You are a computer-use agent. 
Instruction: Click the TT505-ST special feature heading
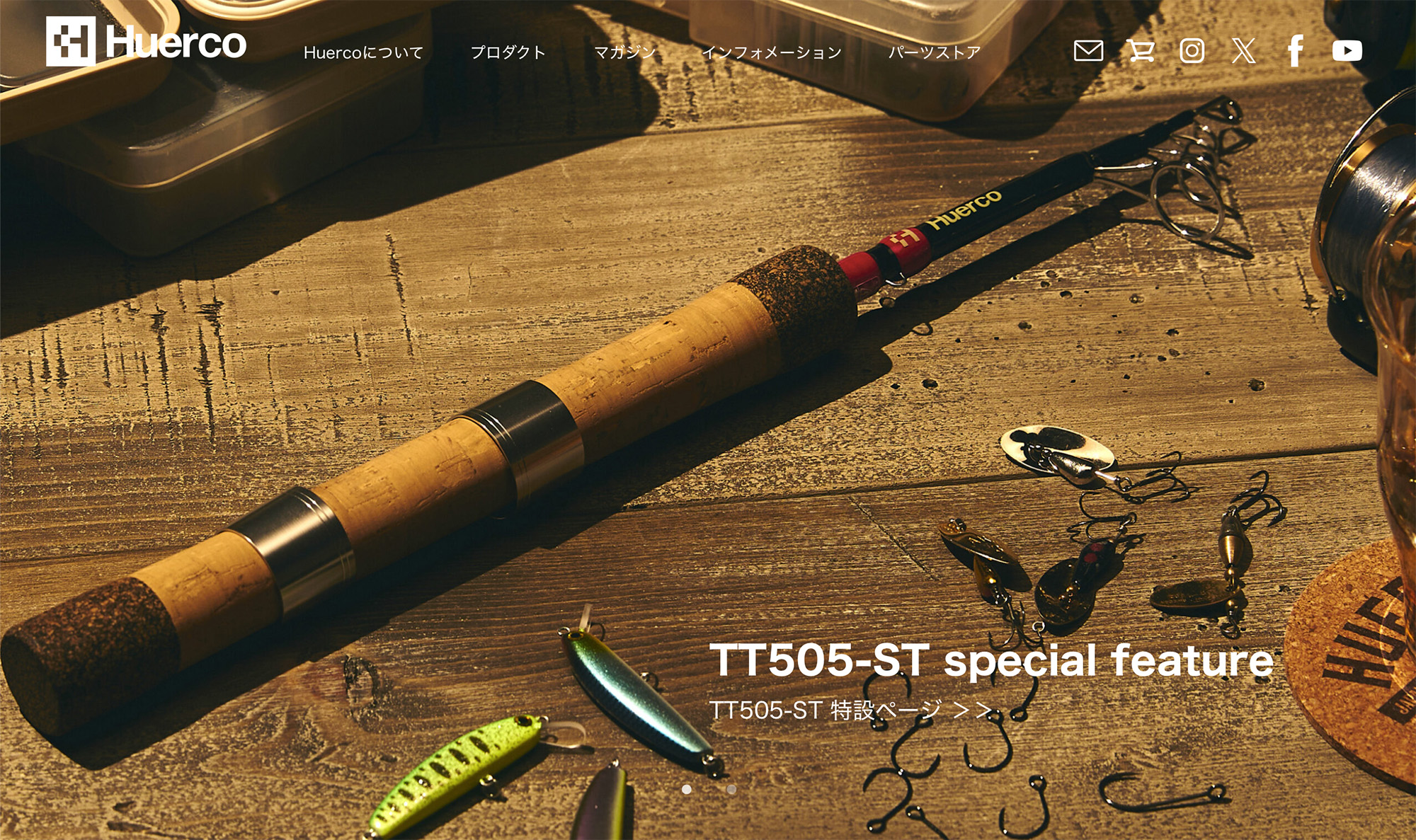pos(991,660)
